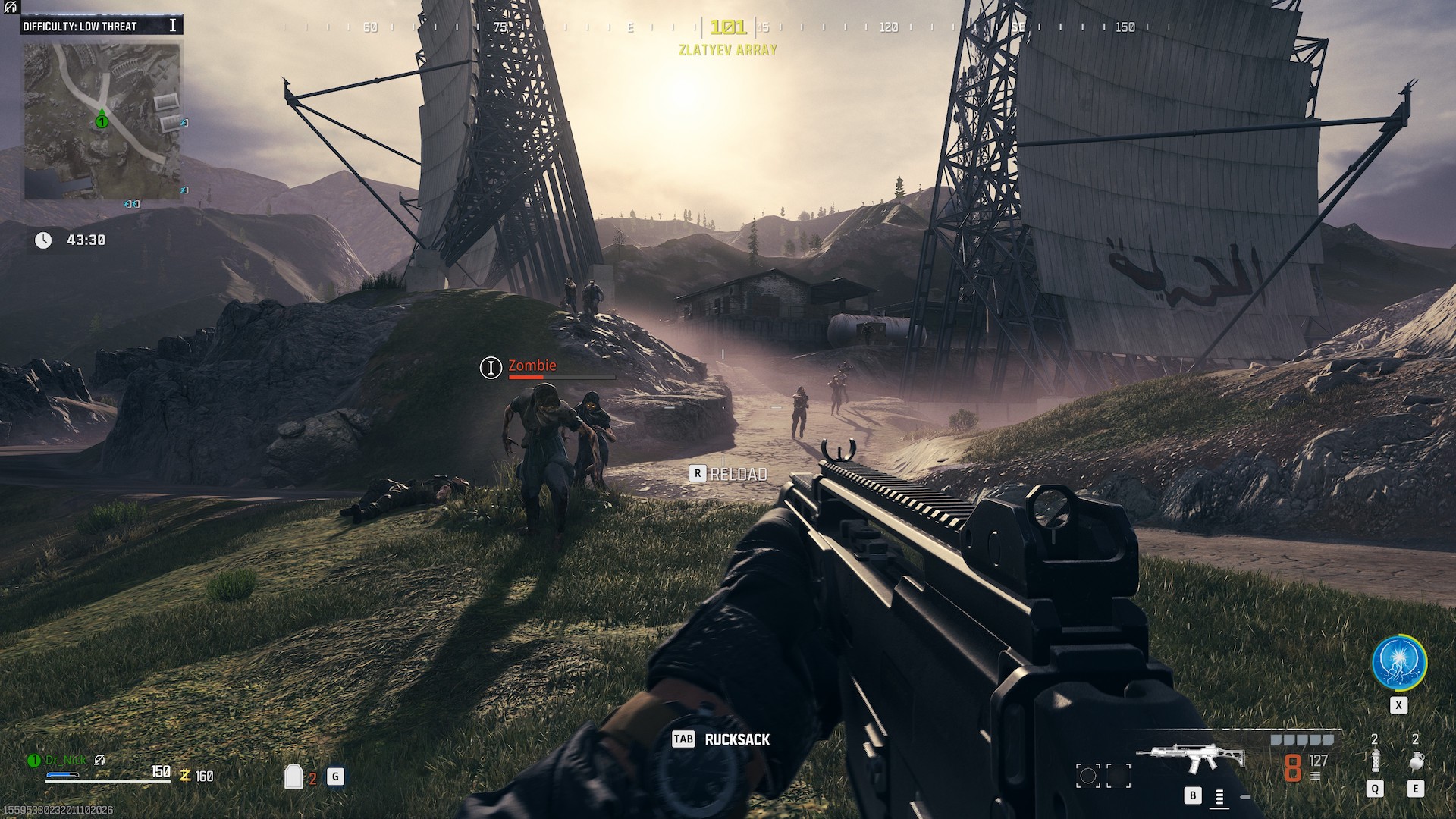The image size is (1456, 819).
Task: Click the Zlatyev Array location label
Action: tap(728, 50)
